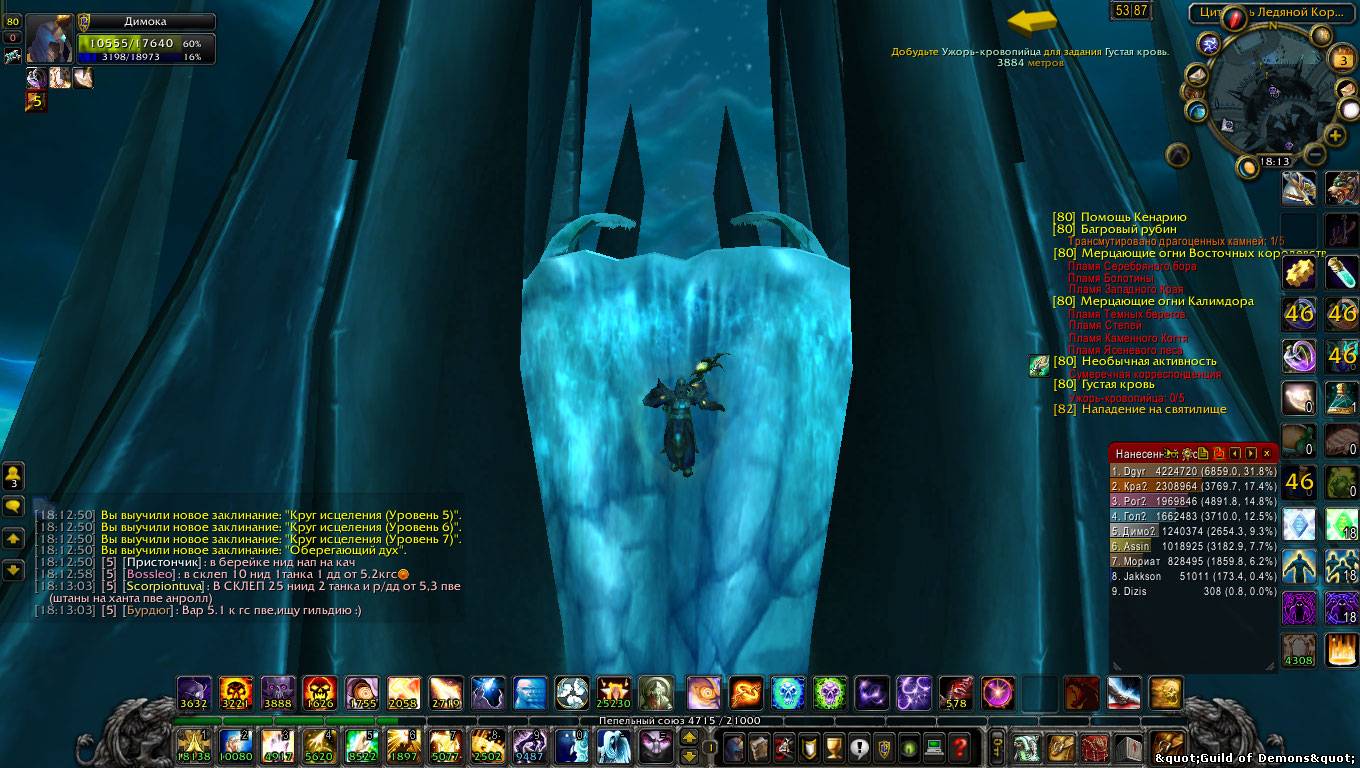
Task: Close the damage meter window
Action: click(x=1267, y=453)
